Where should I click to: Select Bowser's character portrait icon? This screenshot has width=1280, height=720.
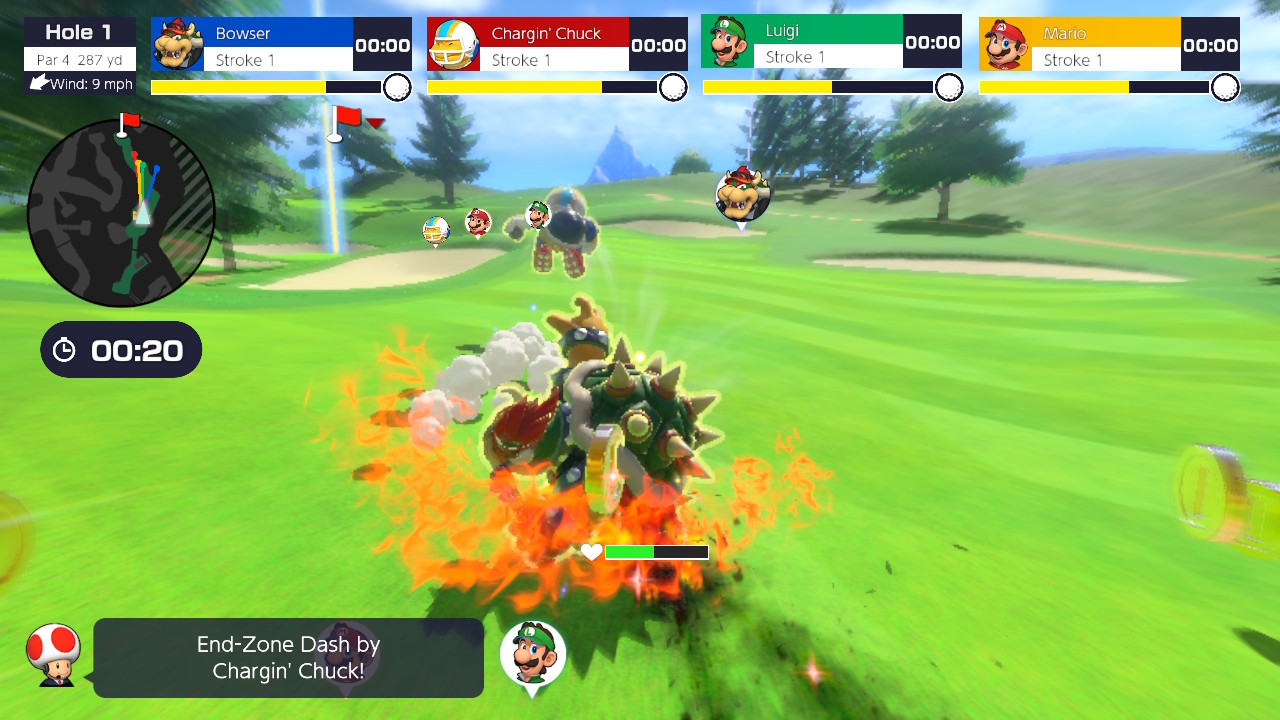coord(177,42)
